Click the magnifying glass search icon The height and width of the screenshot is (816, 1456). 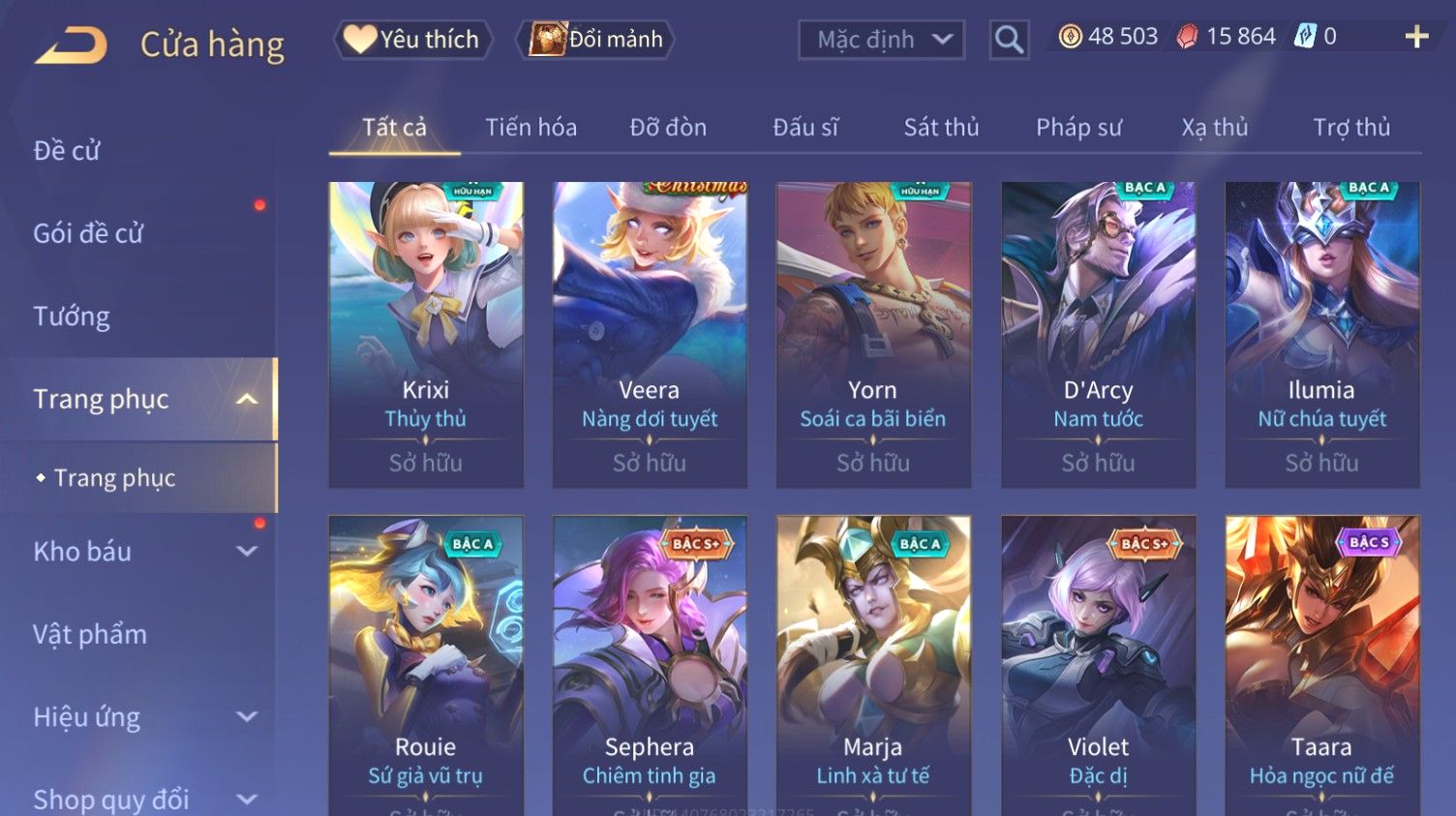pyautogui.click(x=1009, y=40)
